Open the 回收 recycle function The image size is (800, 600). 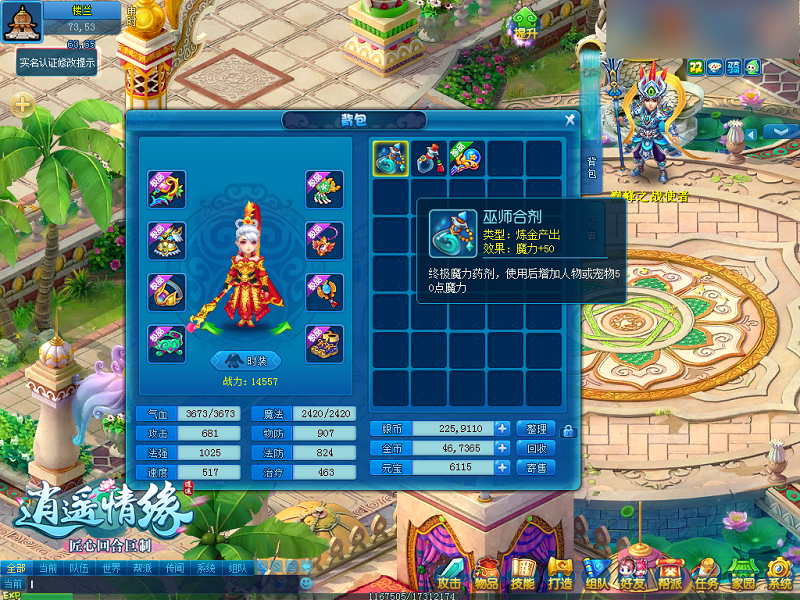[536, 448]
